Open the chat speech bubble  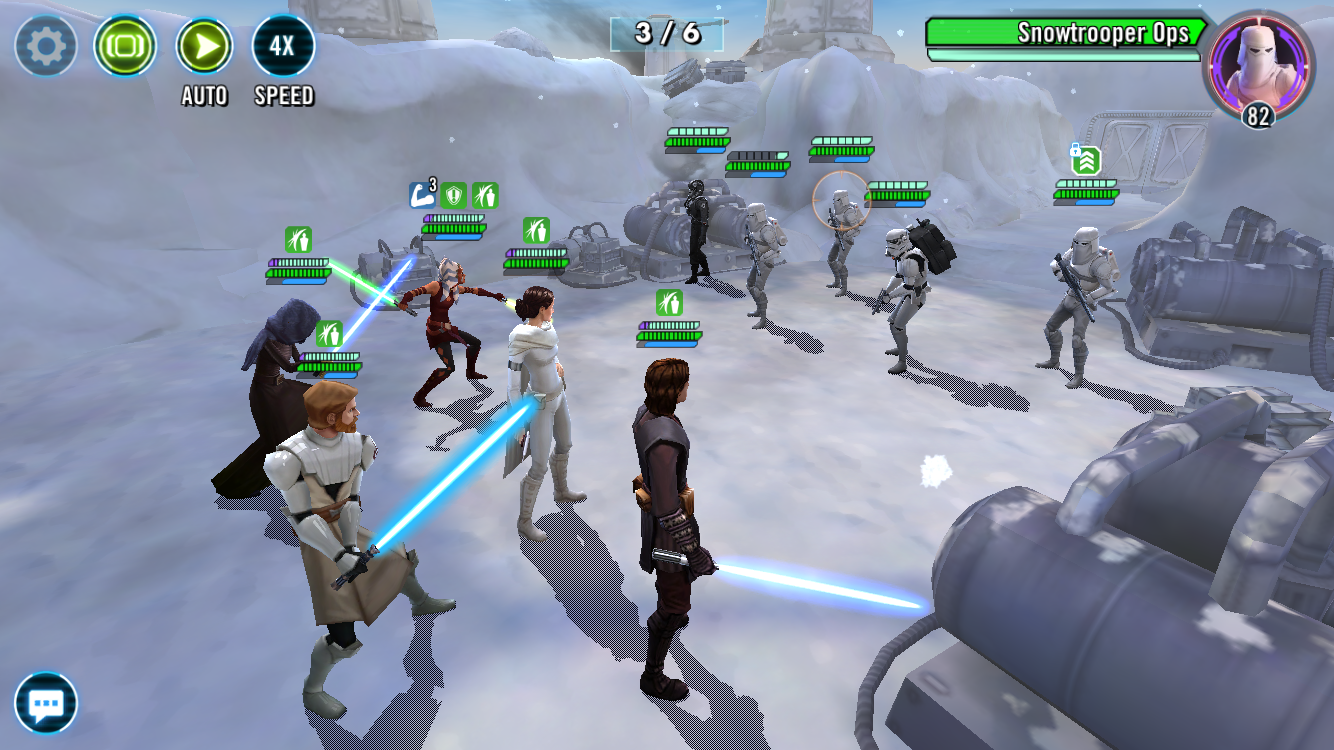[46, 703]
